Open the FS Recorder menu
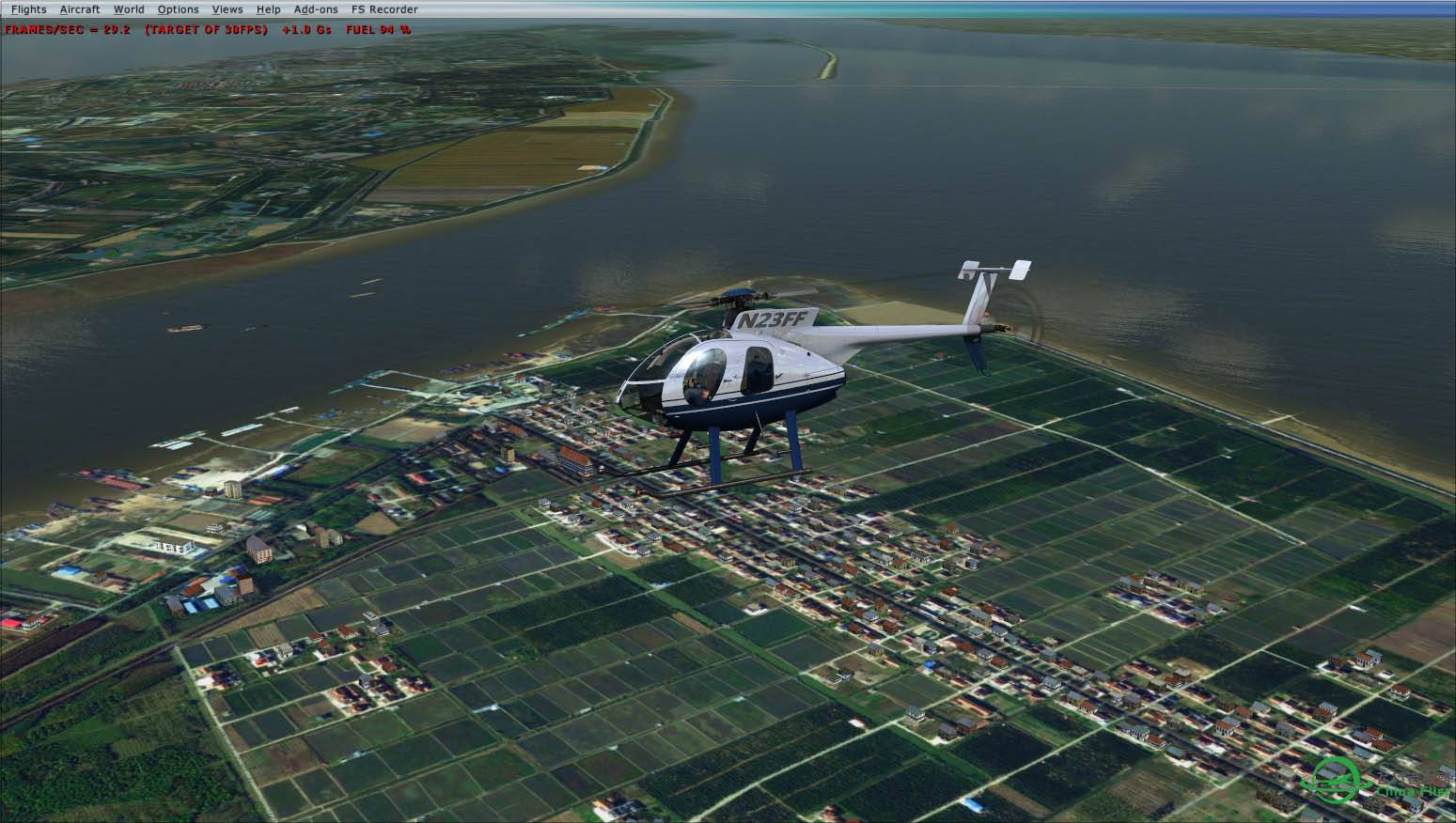The width and height of the screenshot is (1456, 823). coord(384,9)
